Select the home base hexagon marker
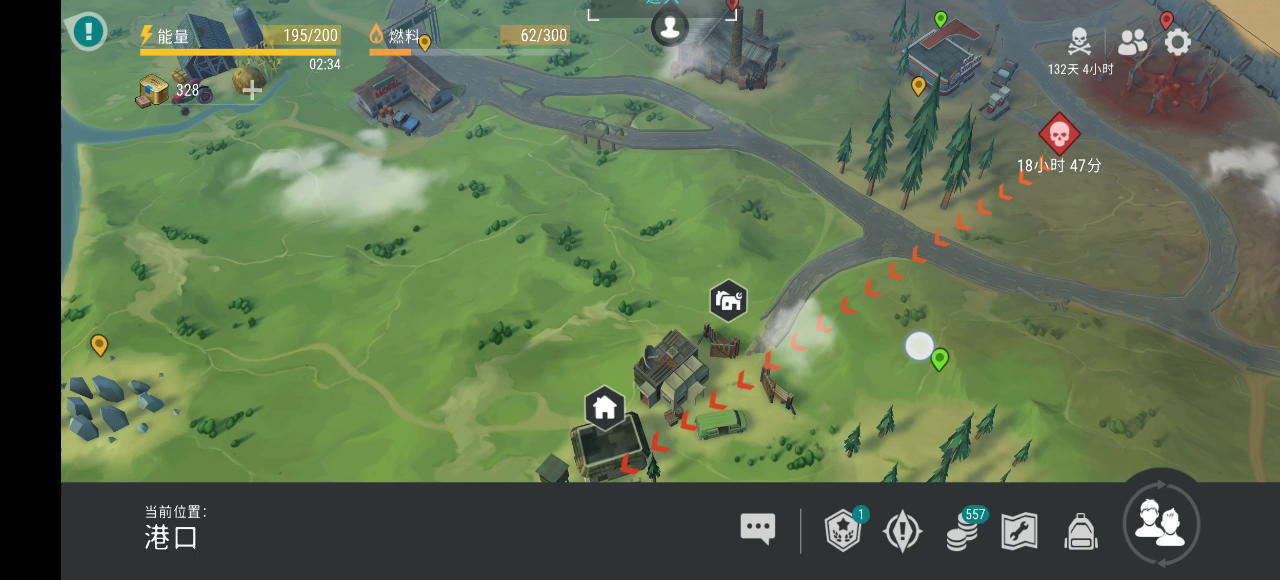This screenshot has width=1280, height=580. [x=604, y=408]
